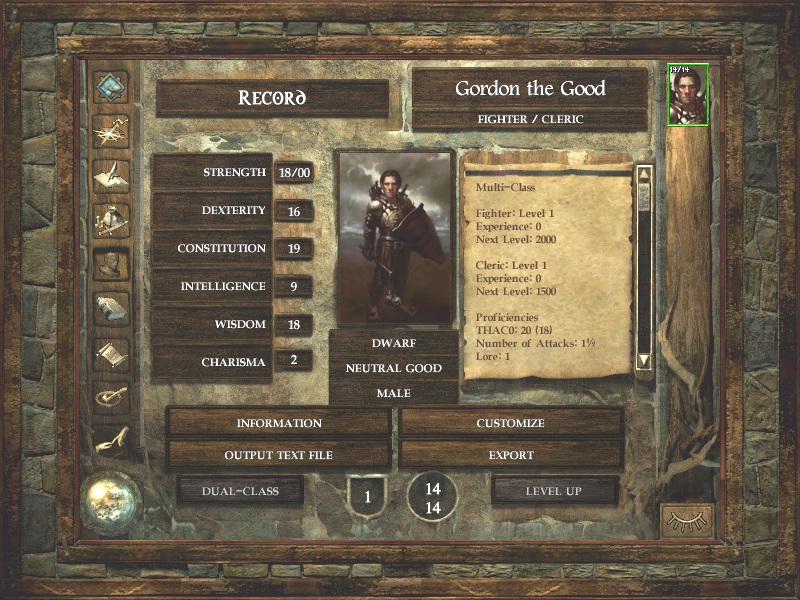Select the character record bust icon

(111, 264)
